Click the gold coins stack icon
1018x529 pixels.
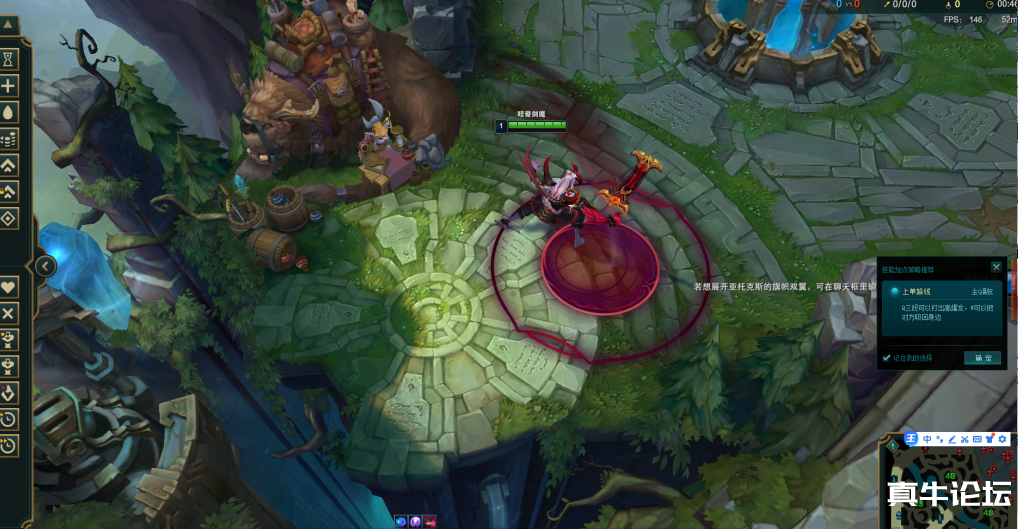tap(9, 138)
